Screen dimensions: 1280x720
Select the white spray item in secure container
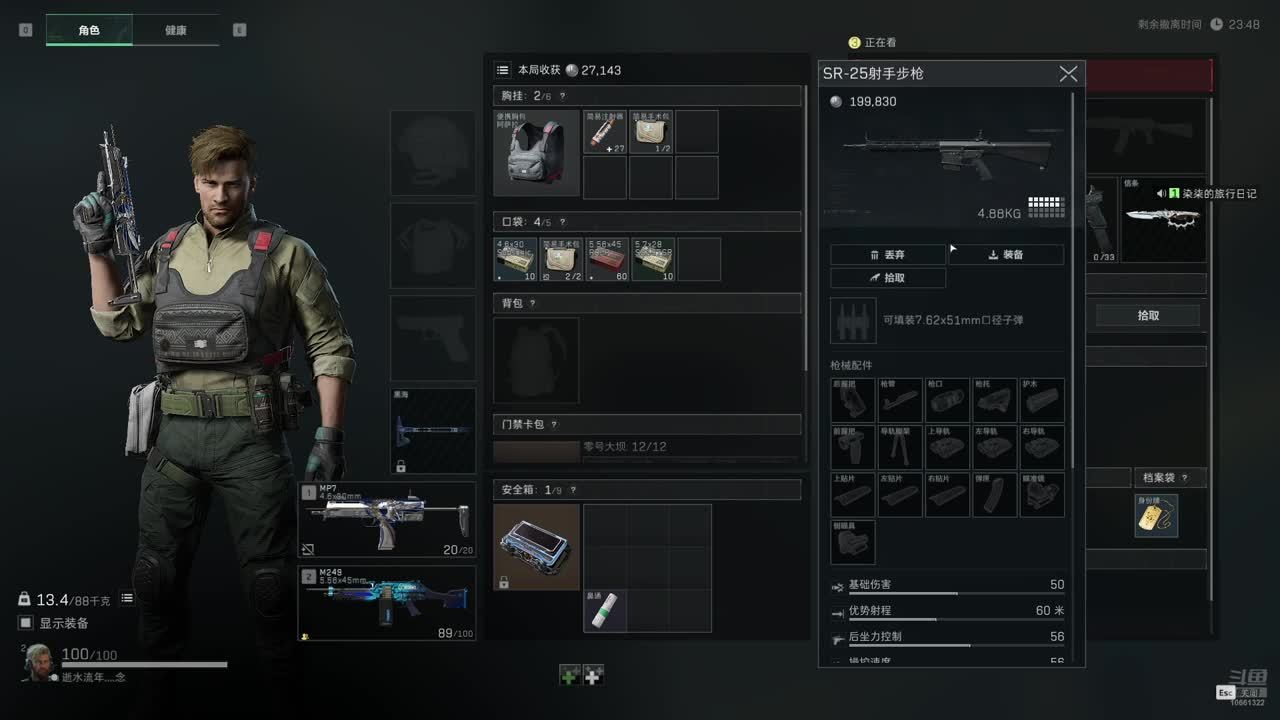point(605,611)
